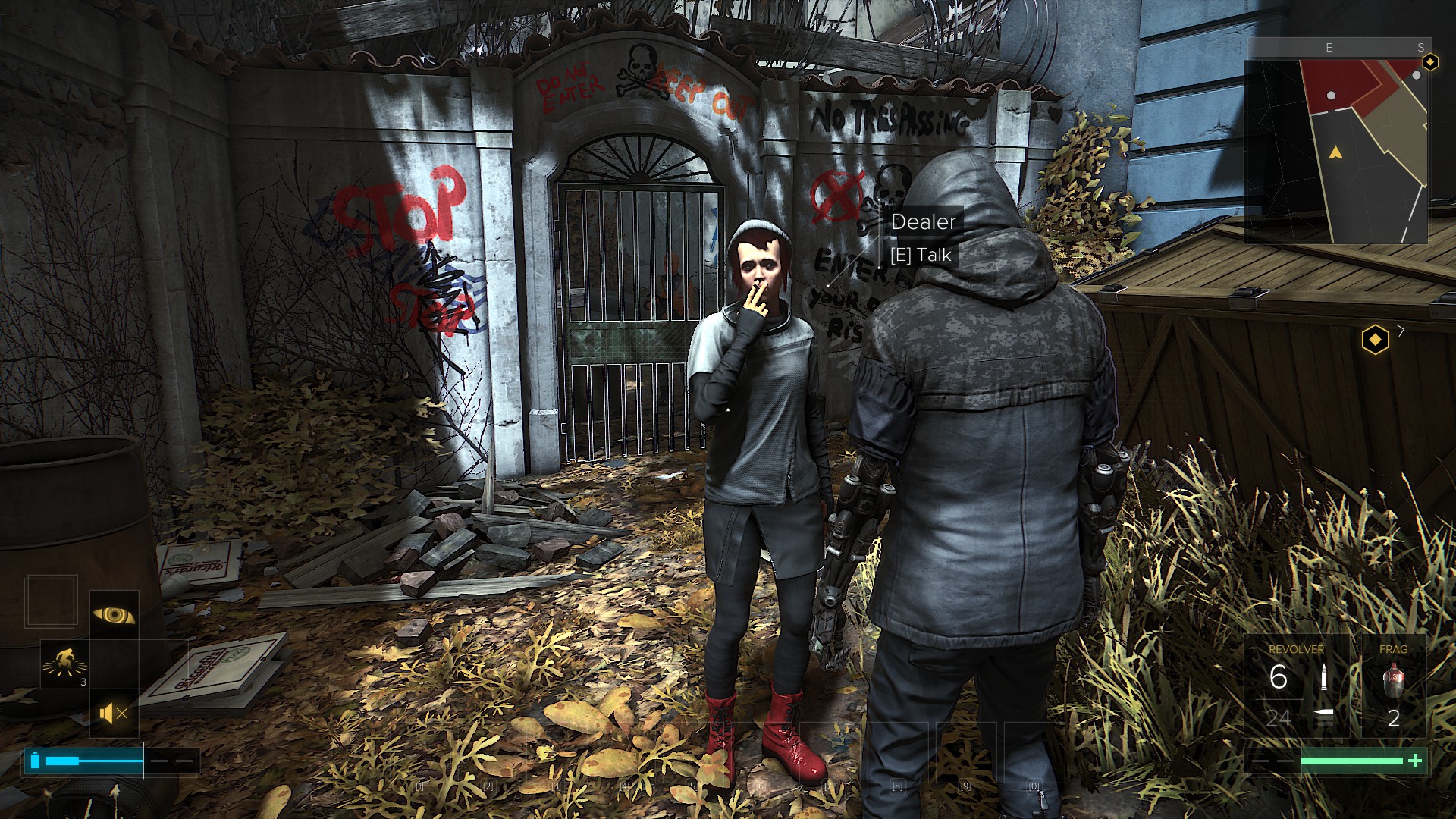Click the hexagon waypoint on the compass bar
This screenshot has width=1456, height=819.
click(1430, 62)
